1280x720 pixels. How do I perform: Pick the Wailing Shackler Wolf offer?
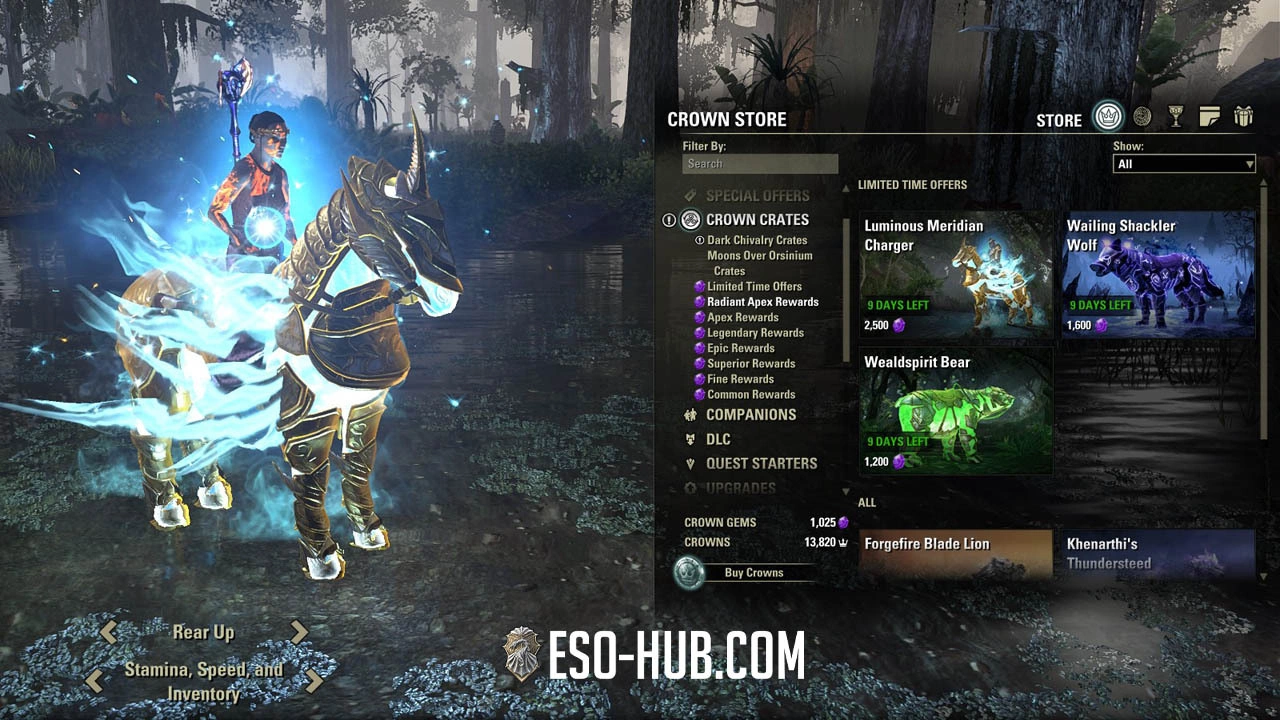[x=1158, y=274]
